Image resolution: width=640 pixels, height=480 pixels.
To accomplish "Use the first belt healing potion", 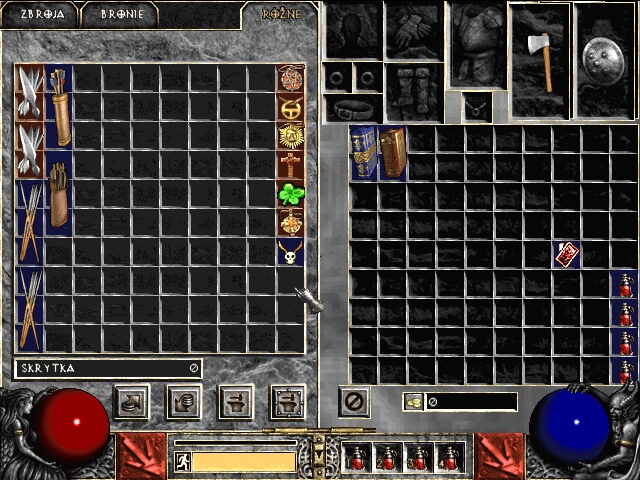I will point(356,458).
